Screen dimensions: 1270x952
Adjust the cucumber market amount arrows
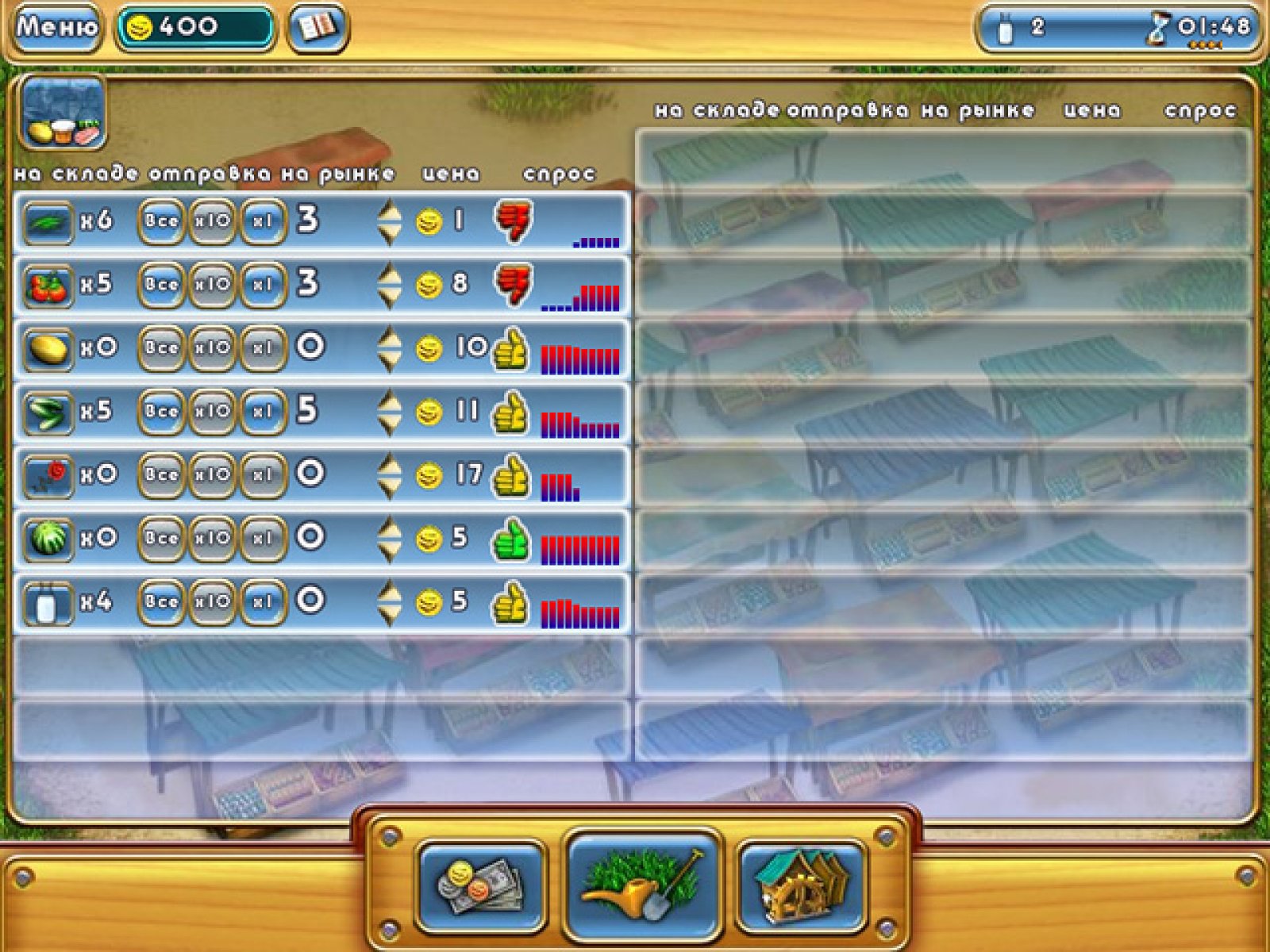pyautogui.click(x=389, y=412)
